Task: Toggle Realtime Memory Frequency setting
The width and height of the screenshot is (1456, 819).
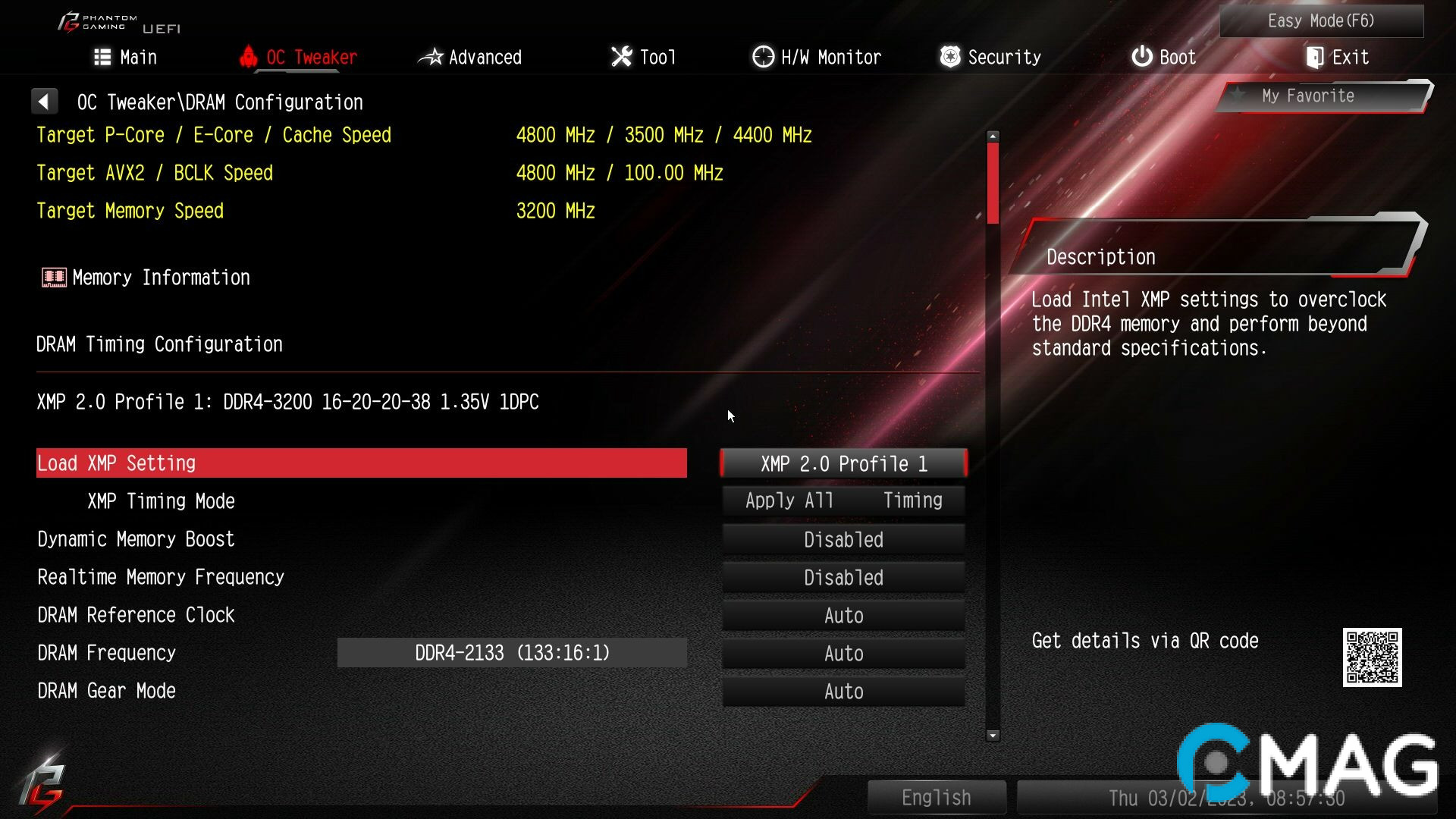Action: click(843, 577)
